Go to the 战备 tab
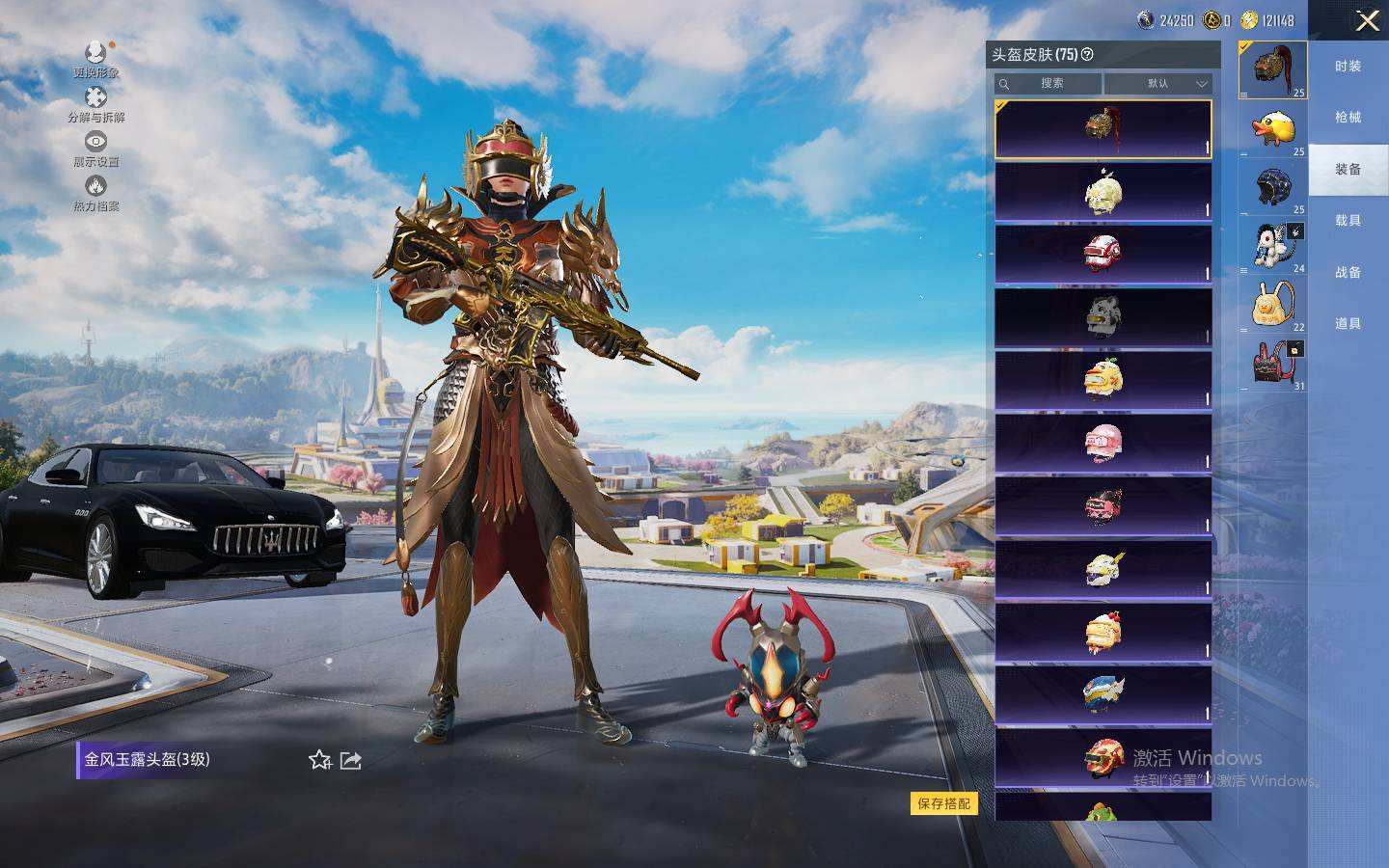This screenshot has height=868, width=1389. click(1348, 273)
